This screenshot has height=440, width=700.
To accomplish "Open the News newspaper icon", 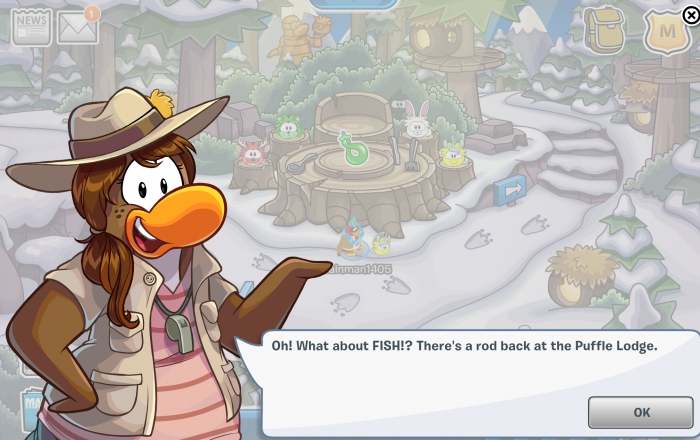I will tap(31, 26).
